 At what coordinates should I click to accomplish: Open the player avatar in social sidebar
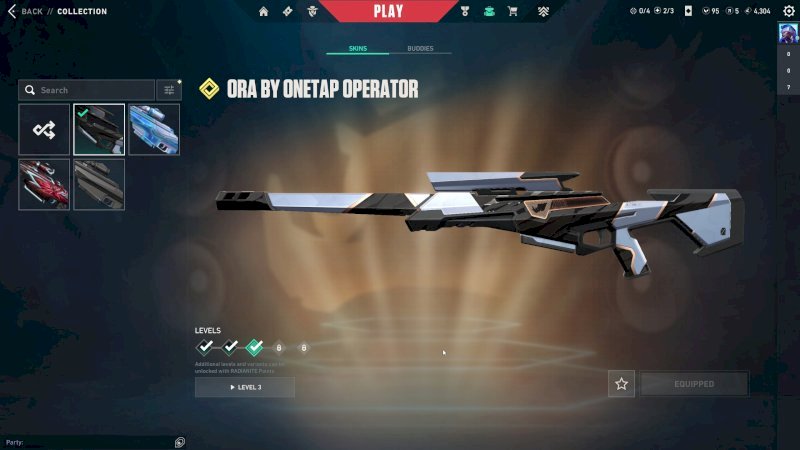(788, 32)
